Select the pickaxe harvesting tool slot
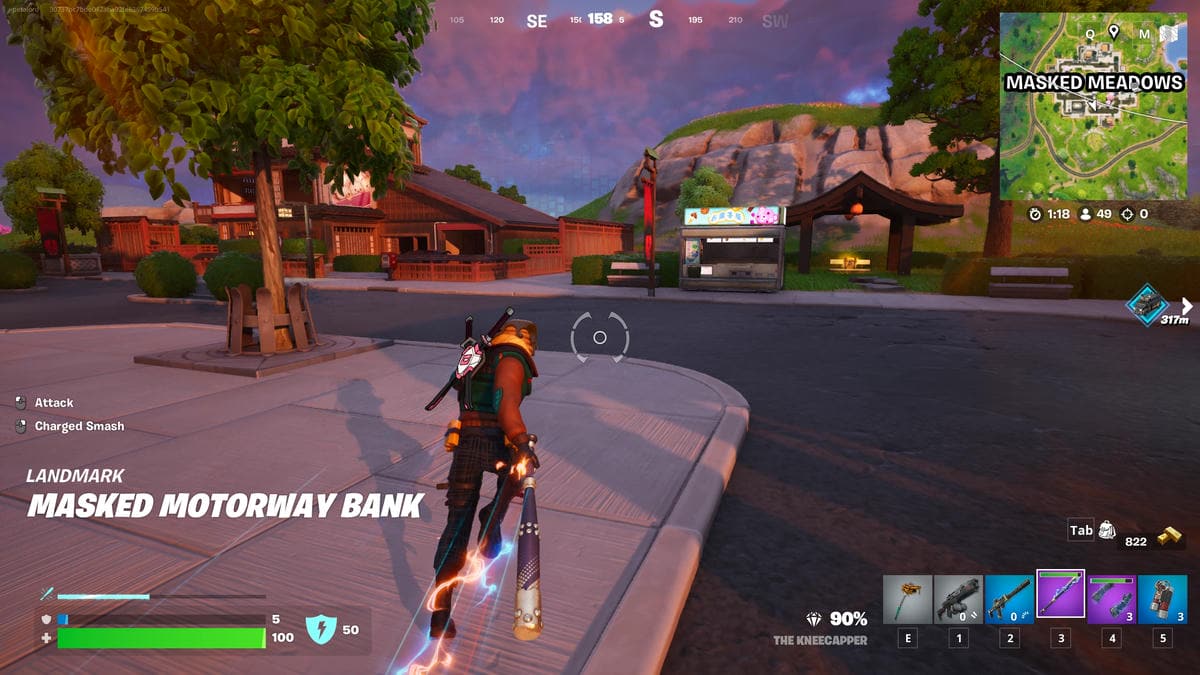 pos(907,599)
